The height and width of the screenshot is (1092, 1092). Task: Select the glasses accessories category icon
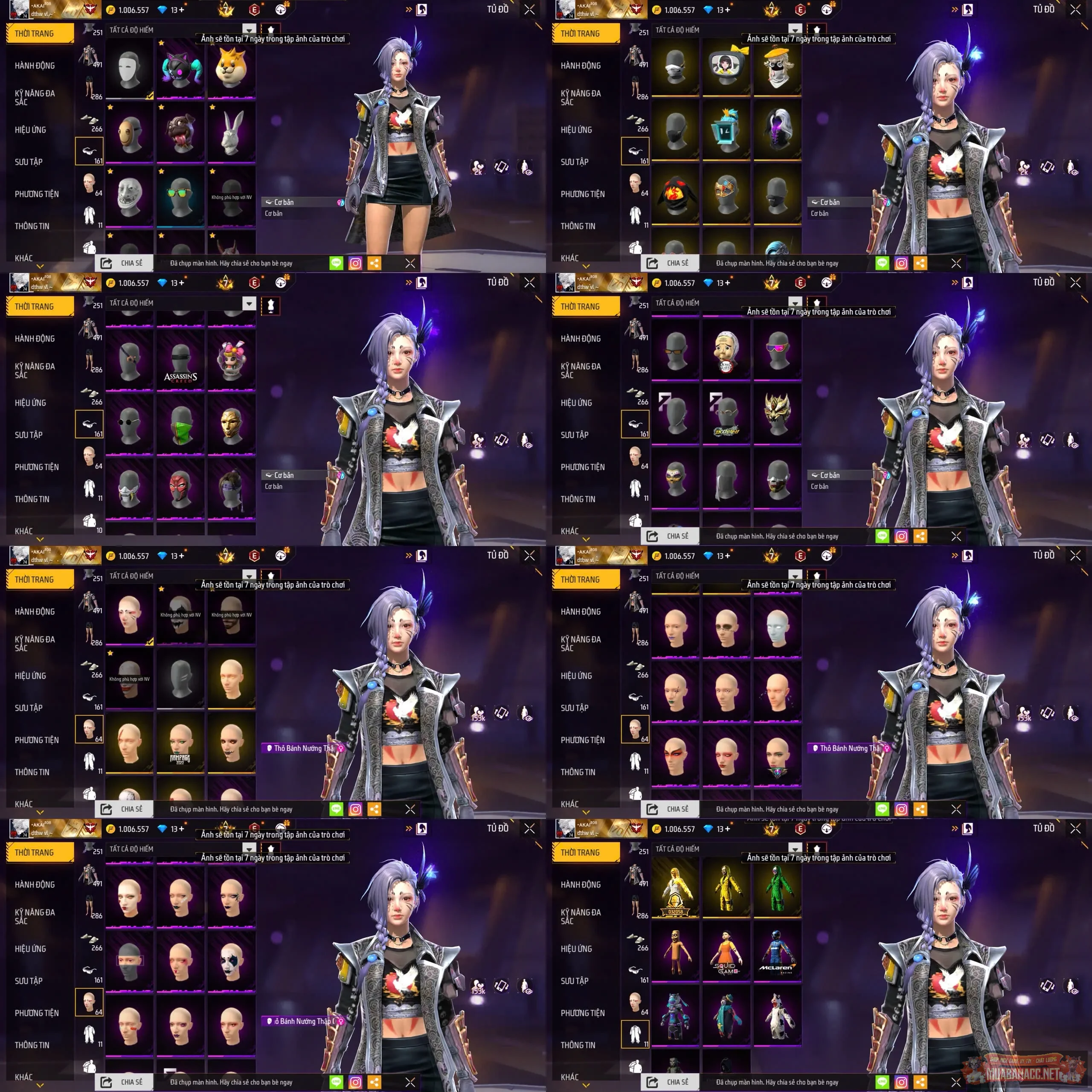(x=88, y=151)
